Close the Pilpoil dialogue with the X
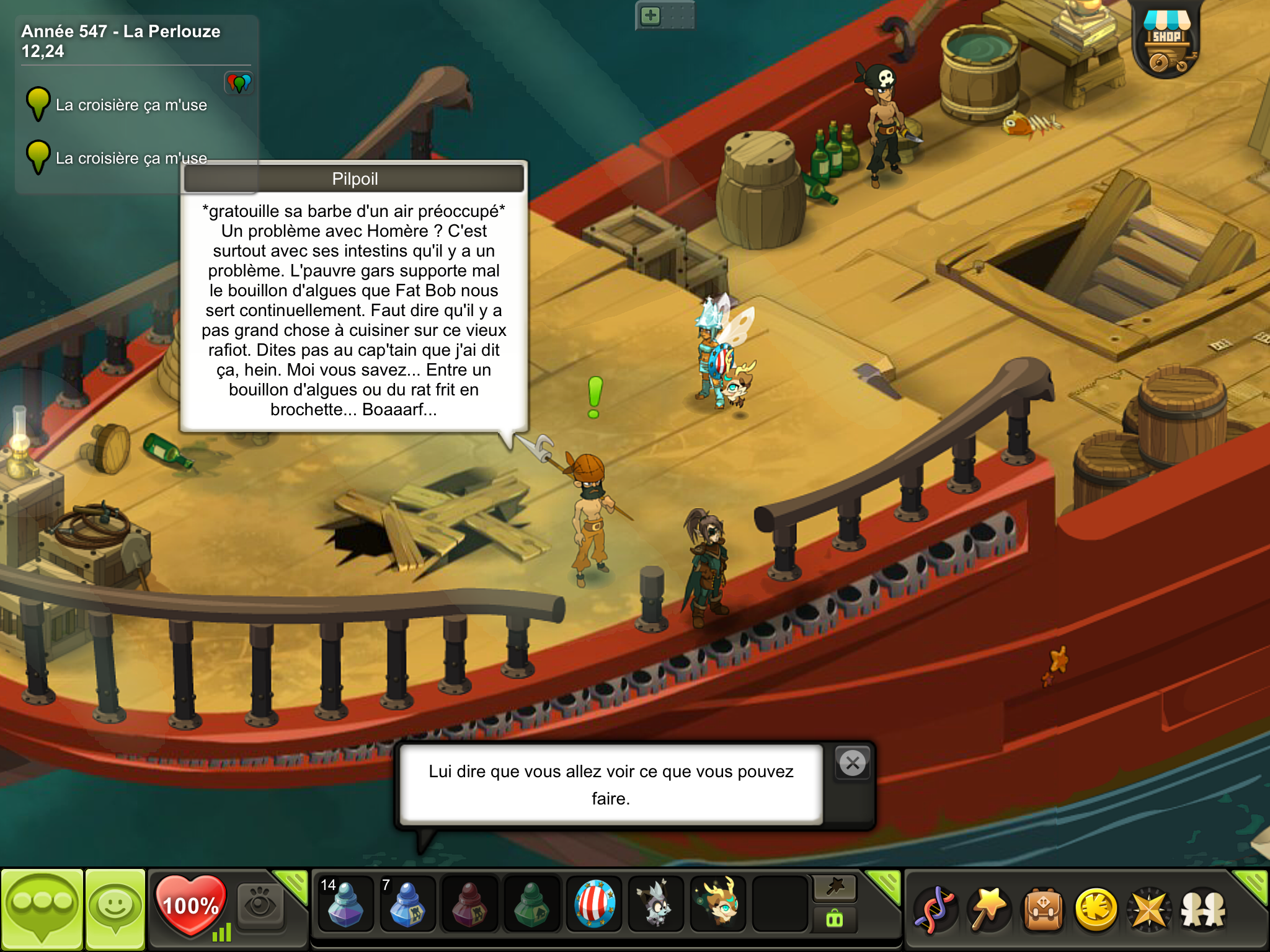1270x952 pixels. (853, 763)
